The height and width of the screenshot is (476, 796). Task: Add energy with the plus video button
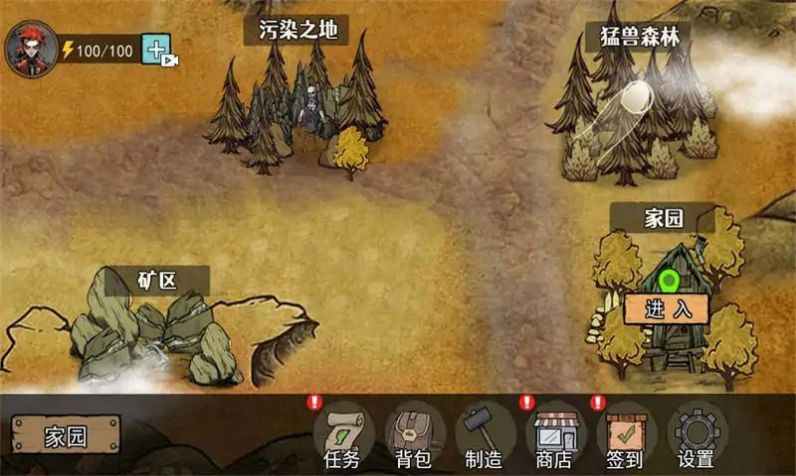point(159,50)
